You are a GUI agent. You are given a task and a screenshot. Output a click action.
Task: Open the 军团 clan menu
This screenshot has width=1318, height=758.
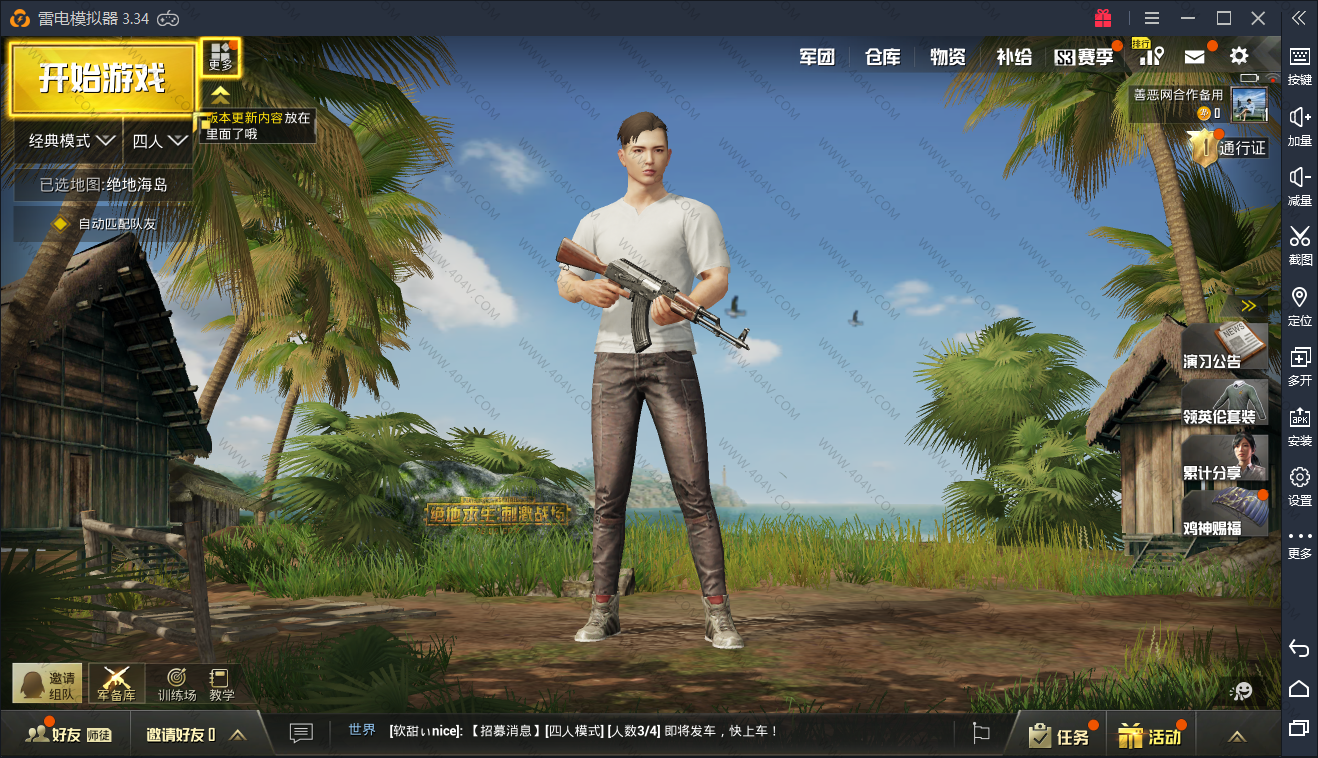tap(816, 57)
